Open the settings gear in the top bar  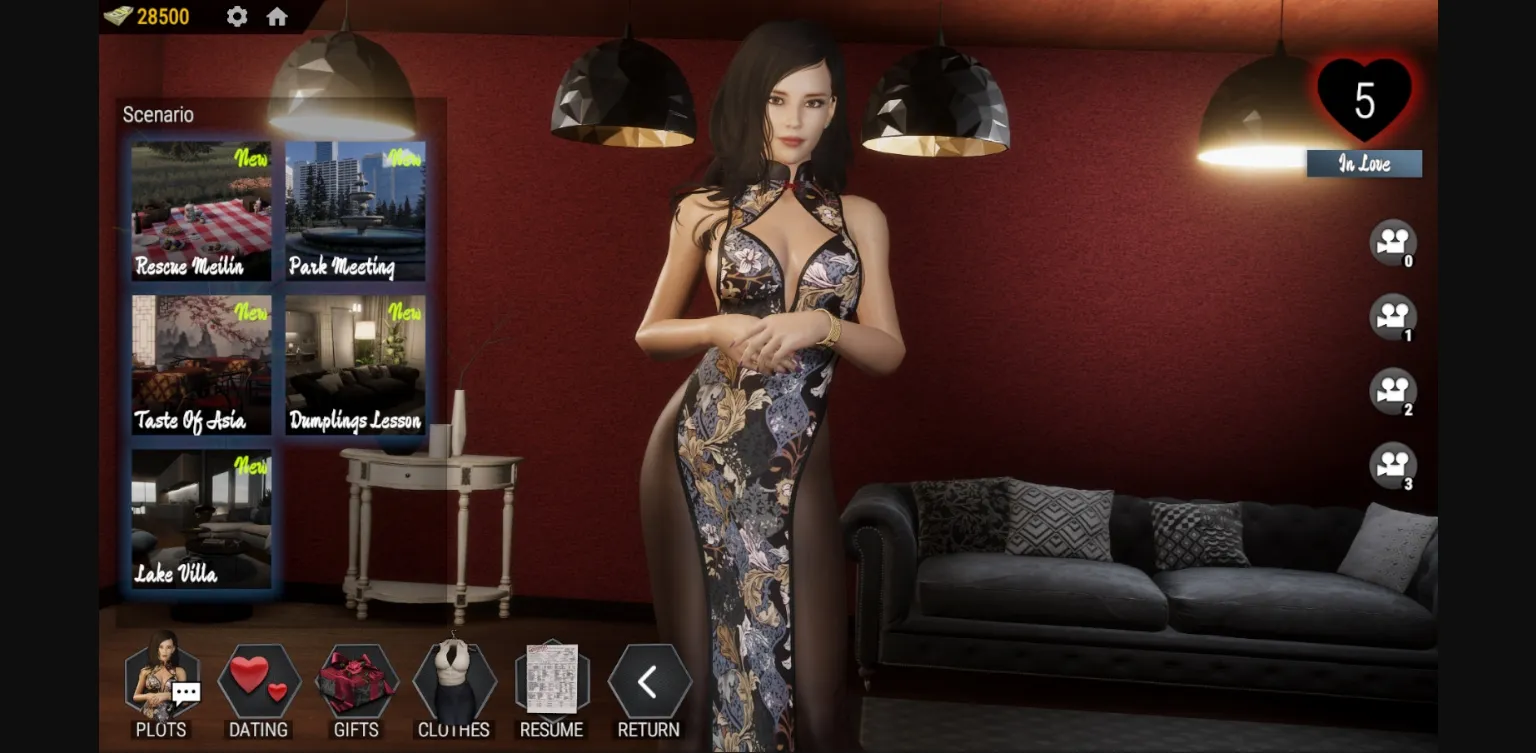click(x=236, y=16)
